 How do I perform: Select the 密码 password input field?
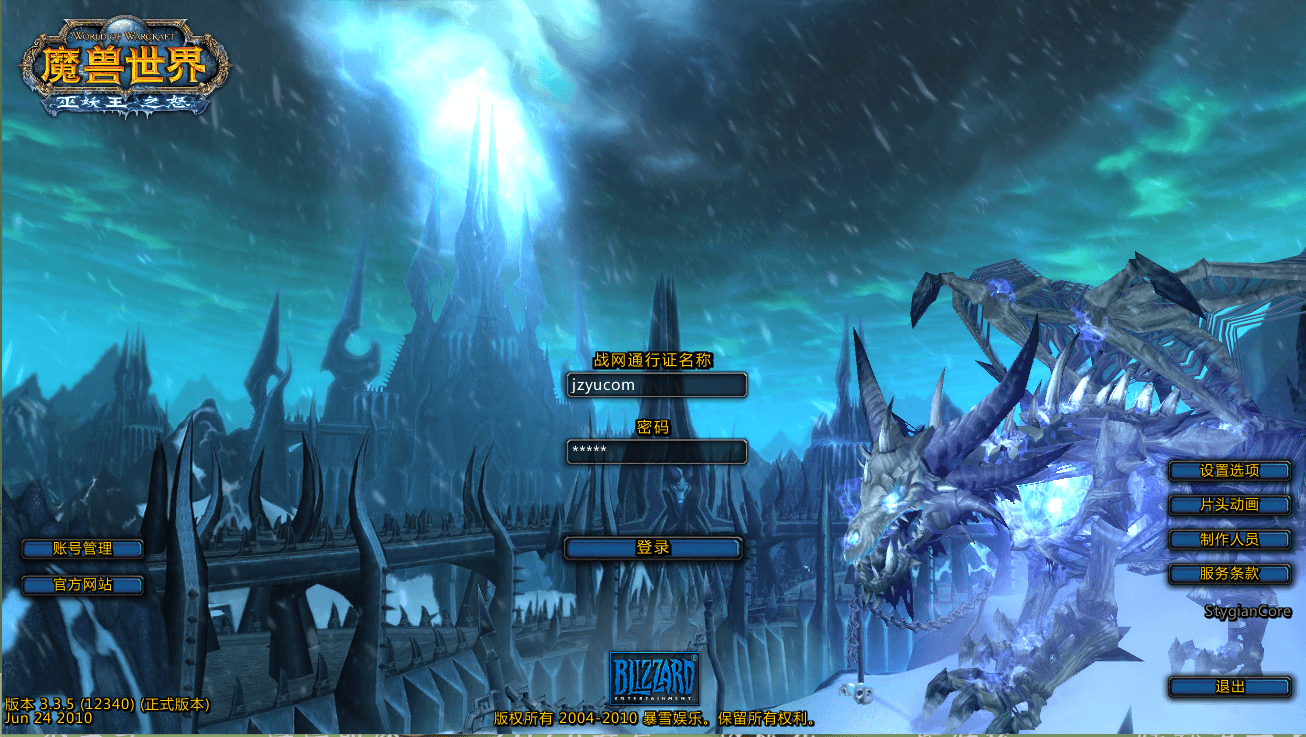656,451
